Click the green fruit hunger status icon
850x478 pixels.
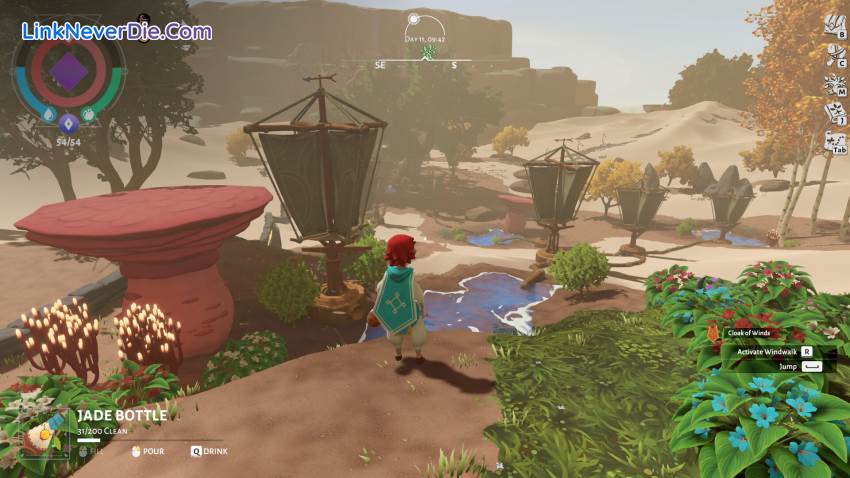click(89, 115)
